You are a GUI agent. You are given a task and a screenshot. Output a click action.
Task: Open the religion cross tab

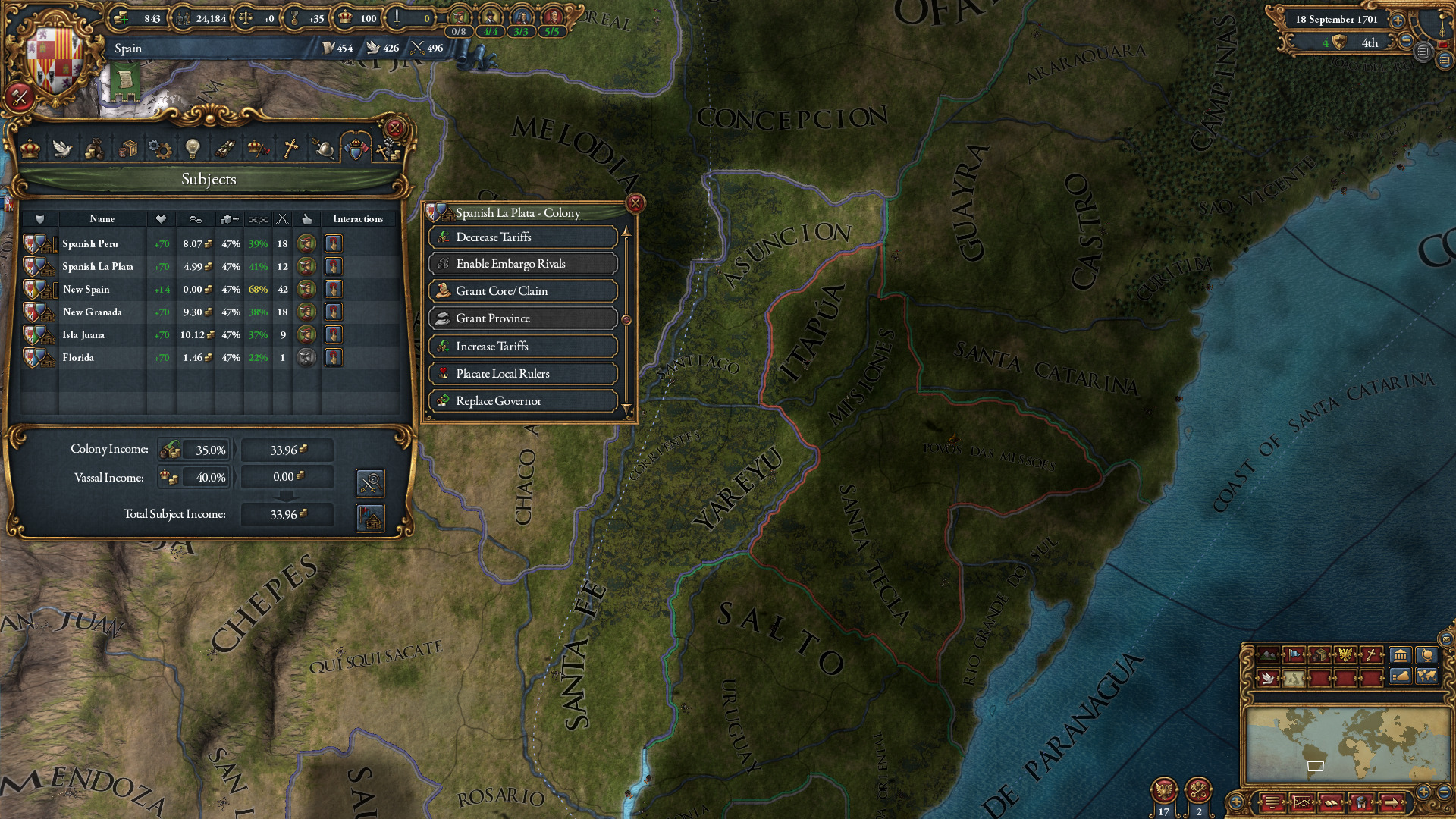click(290, 148)
